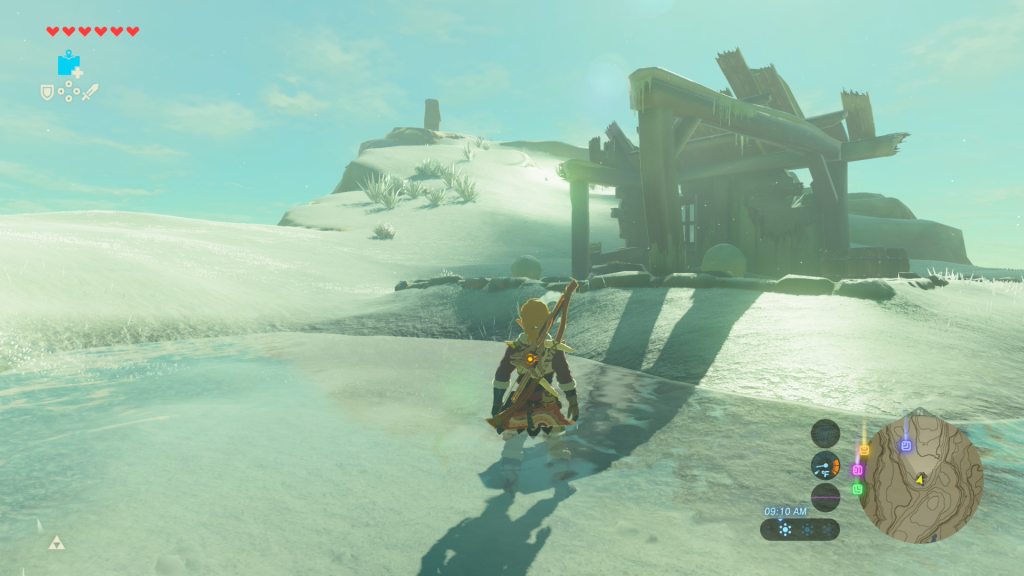This screenshot has height=576, width=1024.
Task: Select the blue shrine marker on minimap
Action: 906,445
